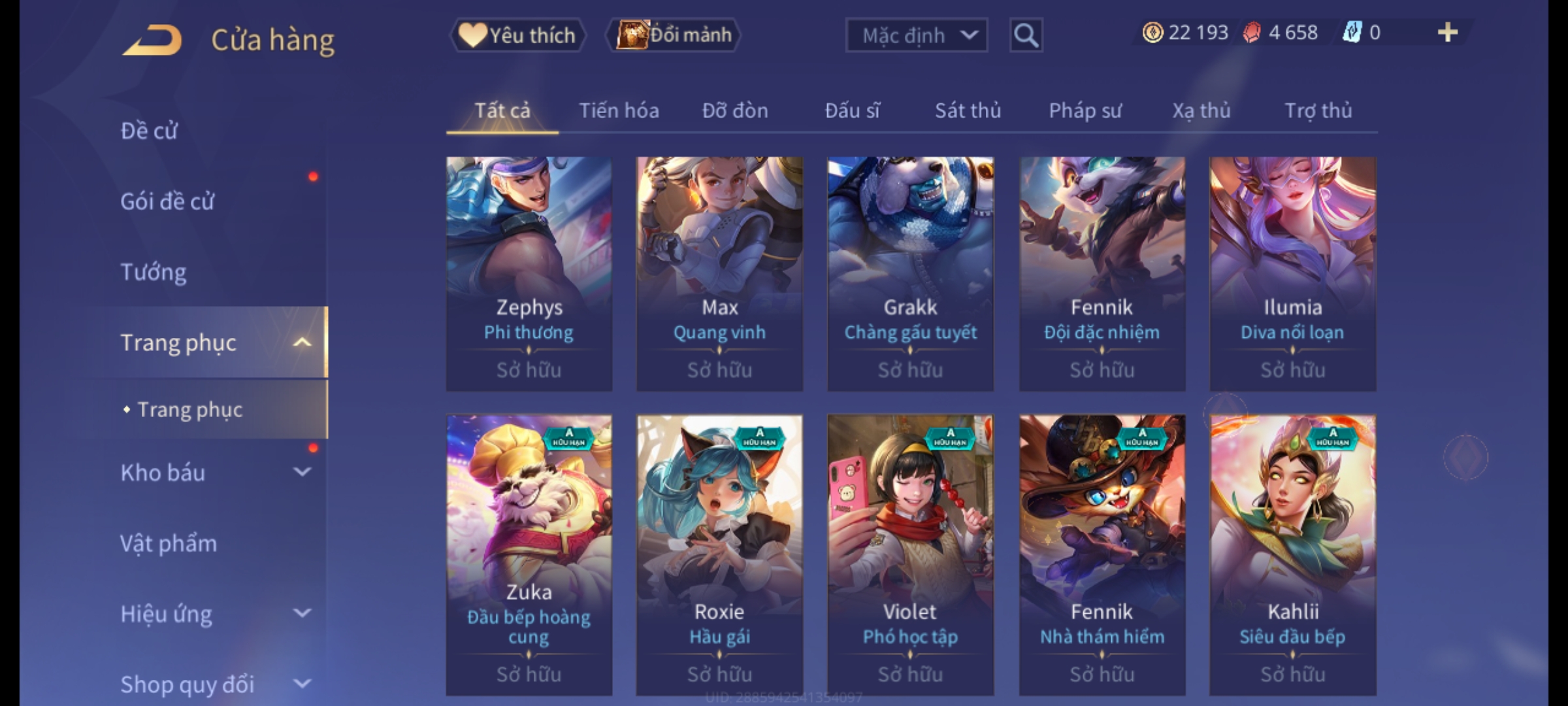View the Violet Phó học tập skin
Viewport: 1568px width, 706px height.
(x=910, y=554)
